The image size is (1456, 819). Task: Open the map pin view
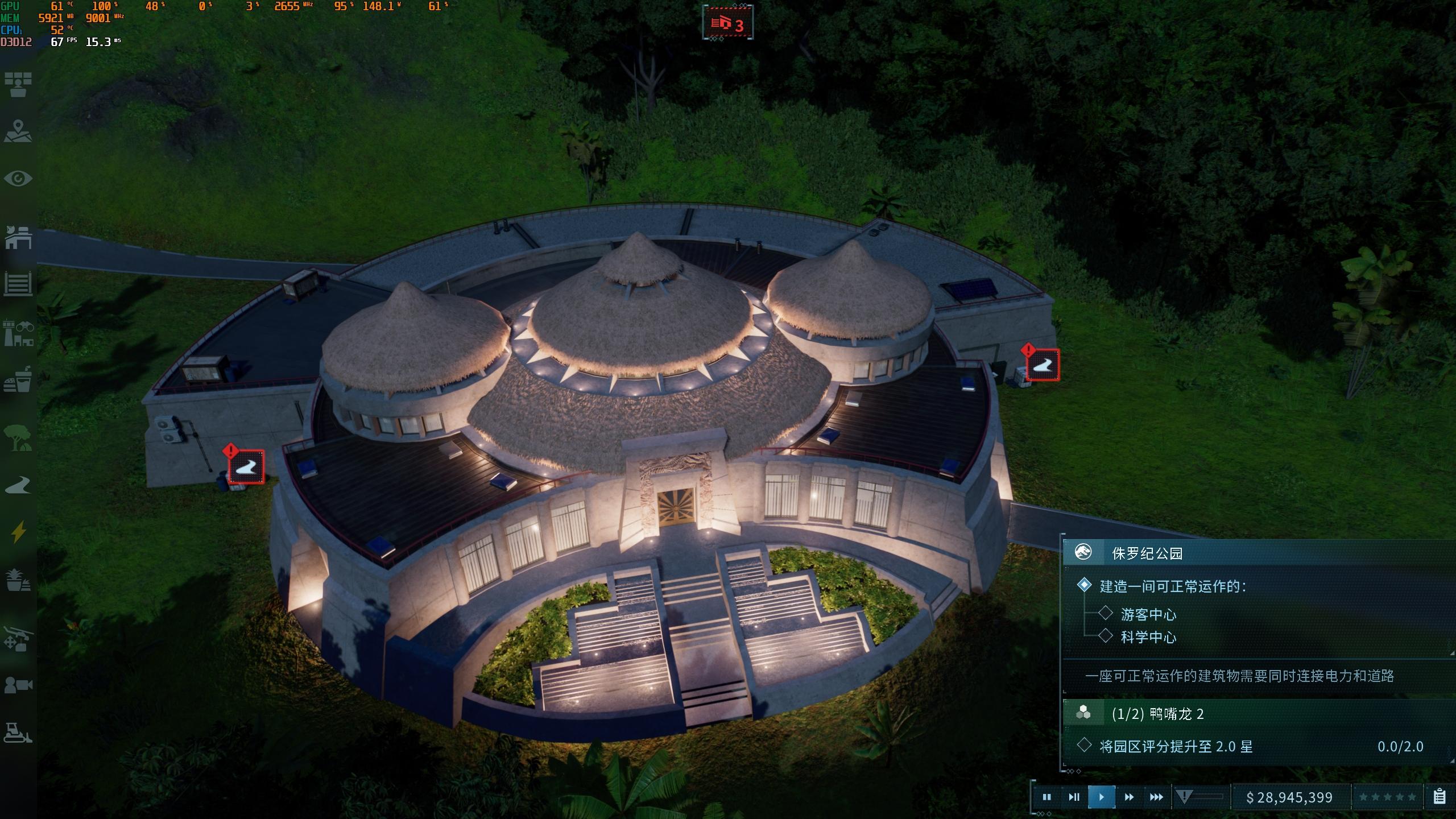pos(18,131)
